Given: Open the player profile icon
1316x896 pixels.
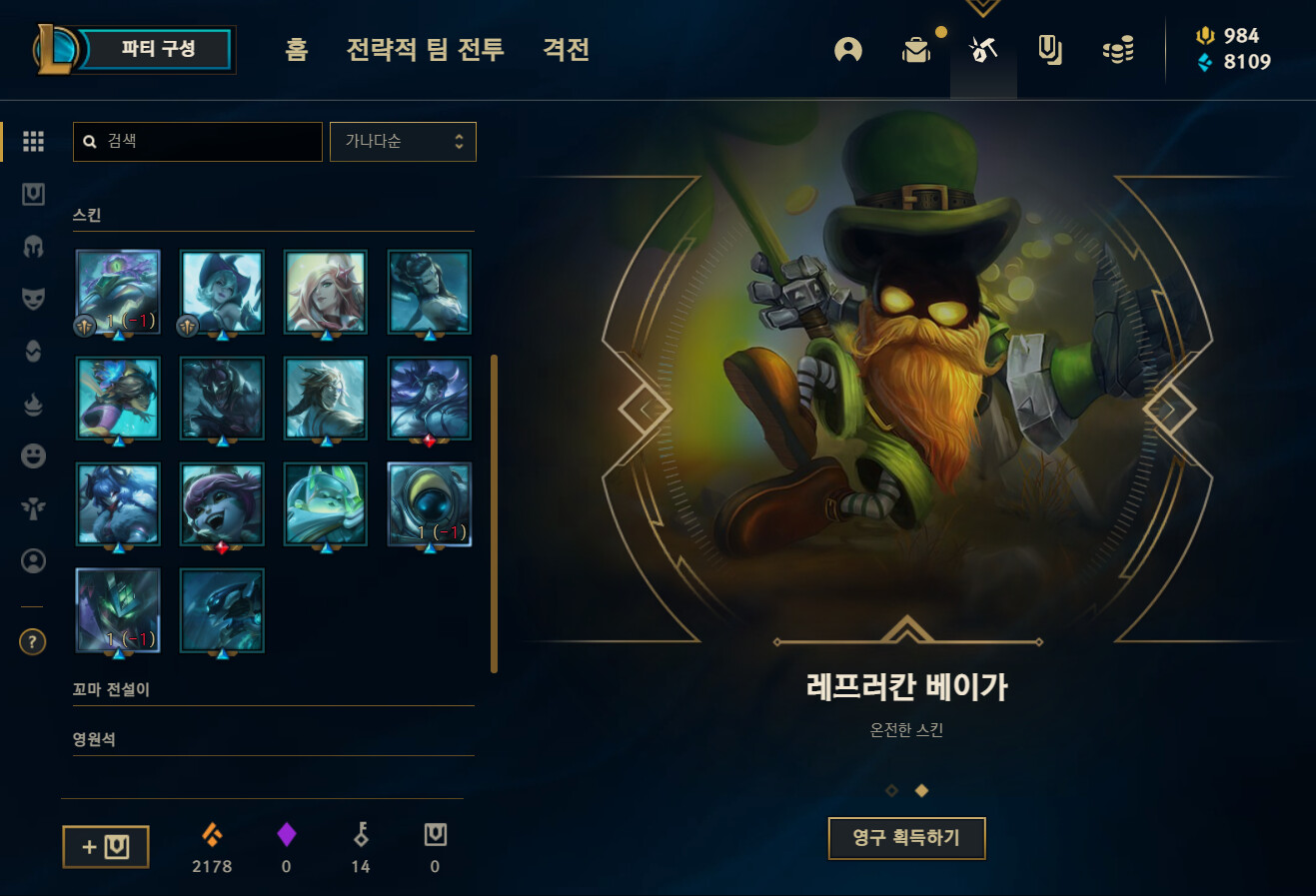Looking at the screenshot, I should pyautogui.click(x=847, y=50).
